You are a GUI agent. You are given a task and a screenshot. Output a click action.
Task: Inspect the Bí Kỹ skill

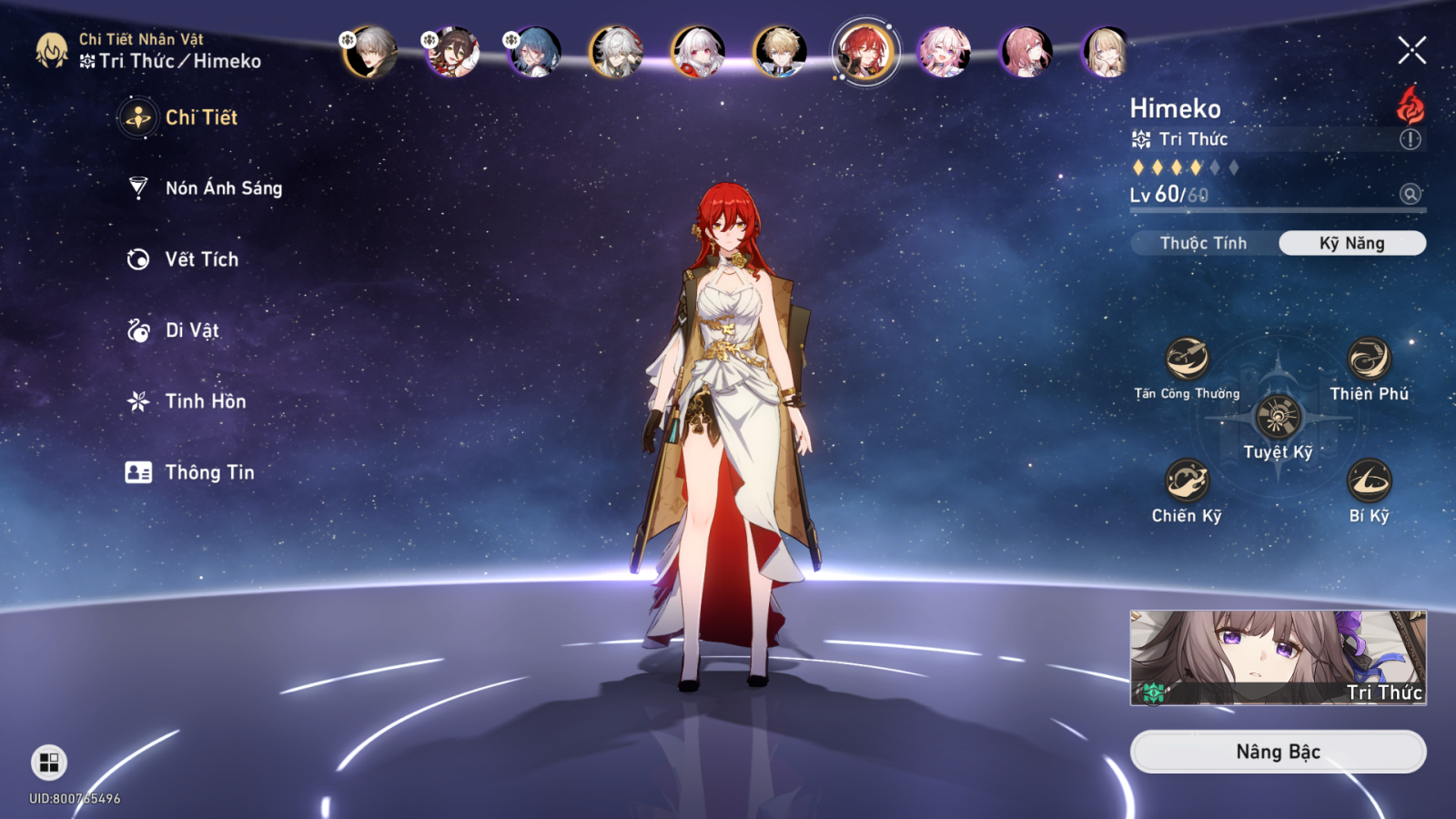1369,480
